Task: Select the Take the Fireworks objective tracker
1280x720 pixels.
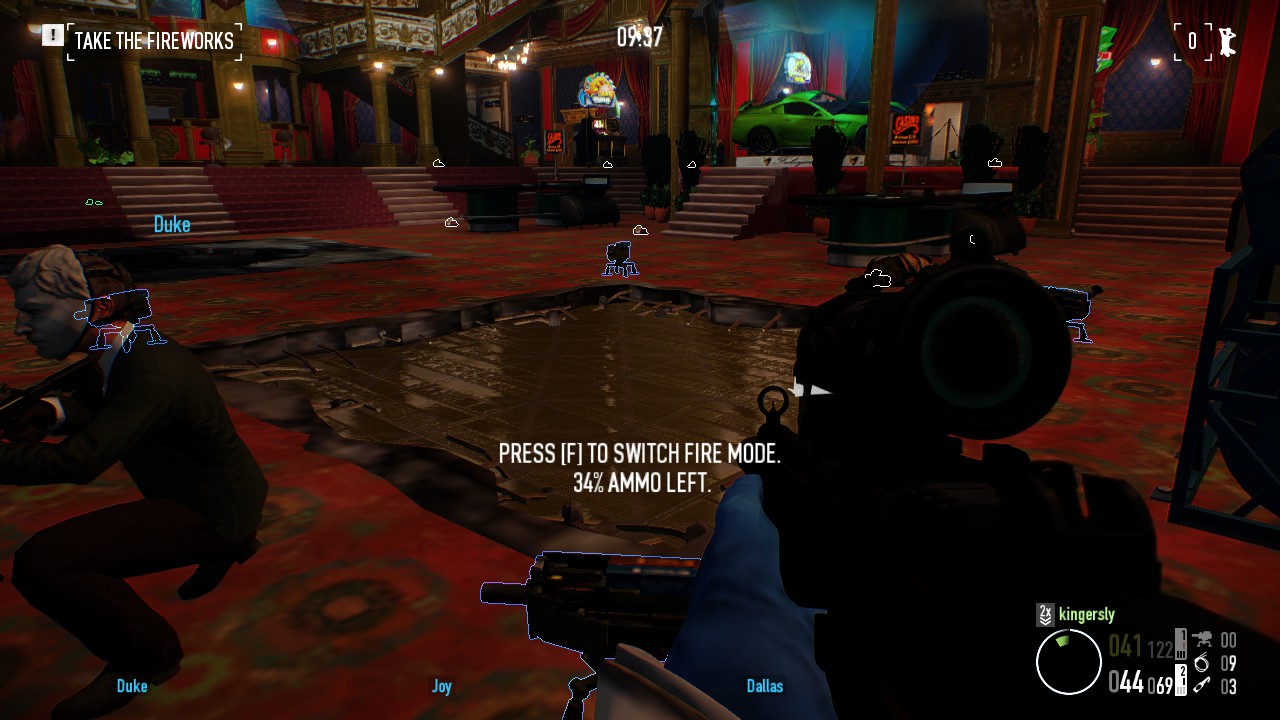Action: tap(154, 41)
